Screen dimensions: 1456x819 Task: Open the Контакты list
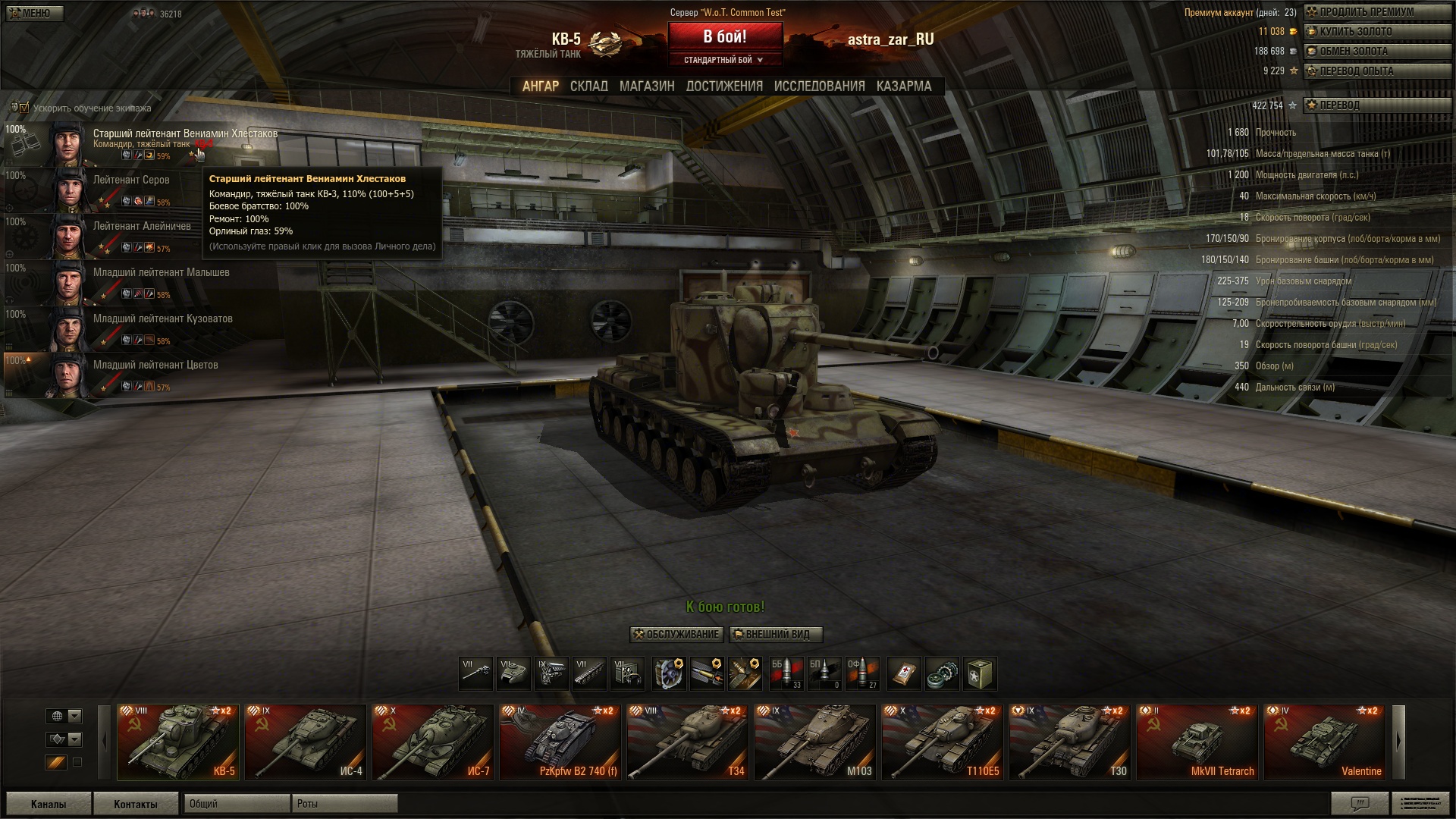[x=136, y=804]
